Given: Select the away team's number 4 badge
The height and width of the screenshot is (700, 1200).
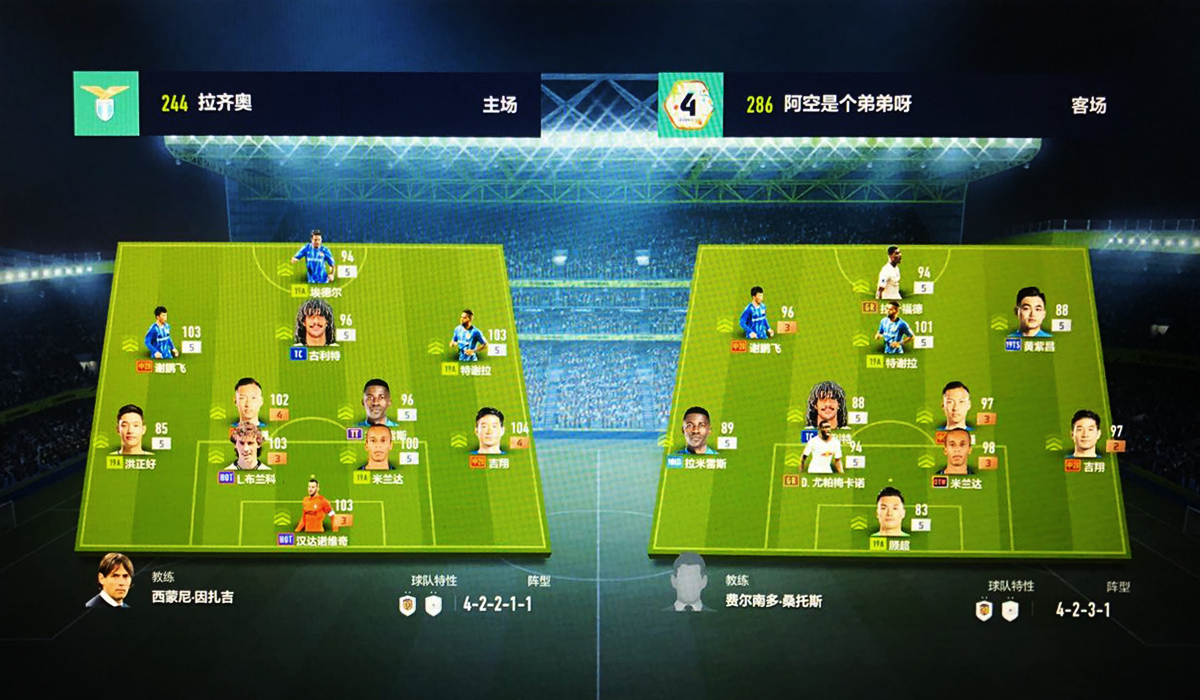Looking at the screenshot, I should click(690, 104).
